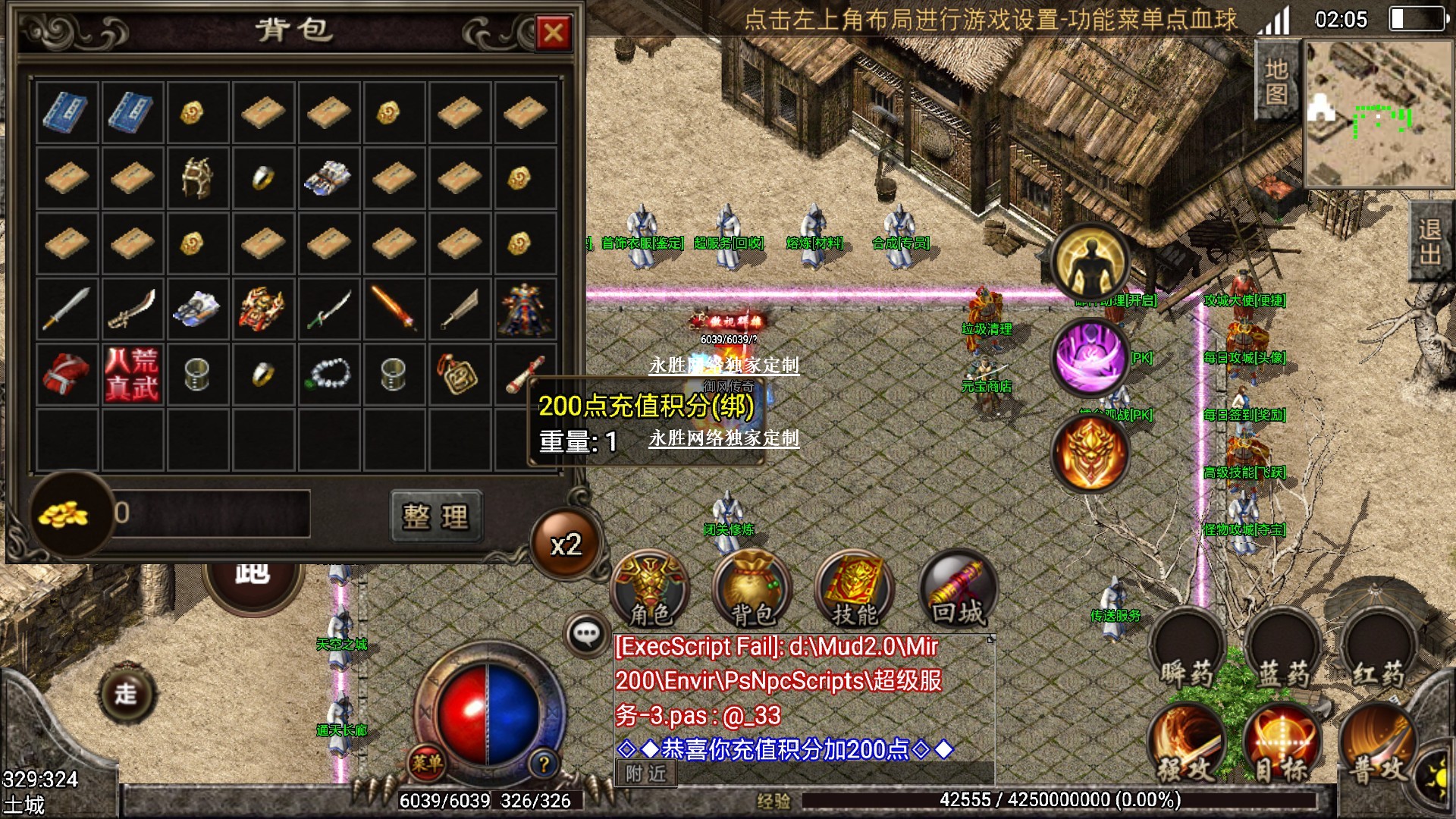Sort the bag with the 整理 button

[x=436, y=516]
